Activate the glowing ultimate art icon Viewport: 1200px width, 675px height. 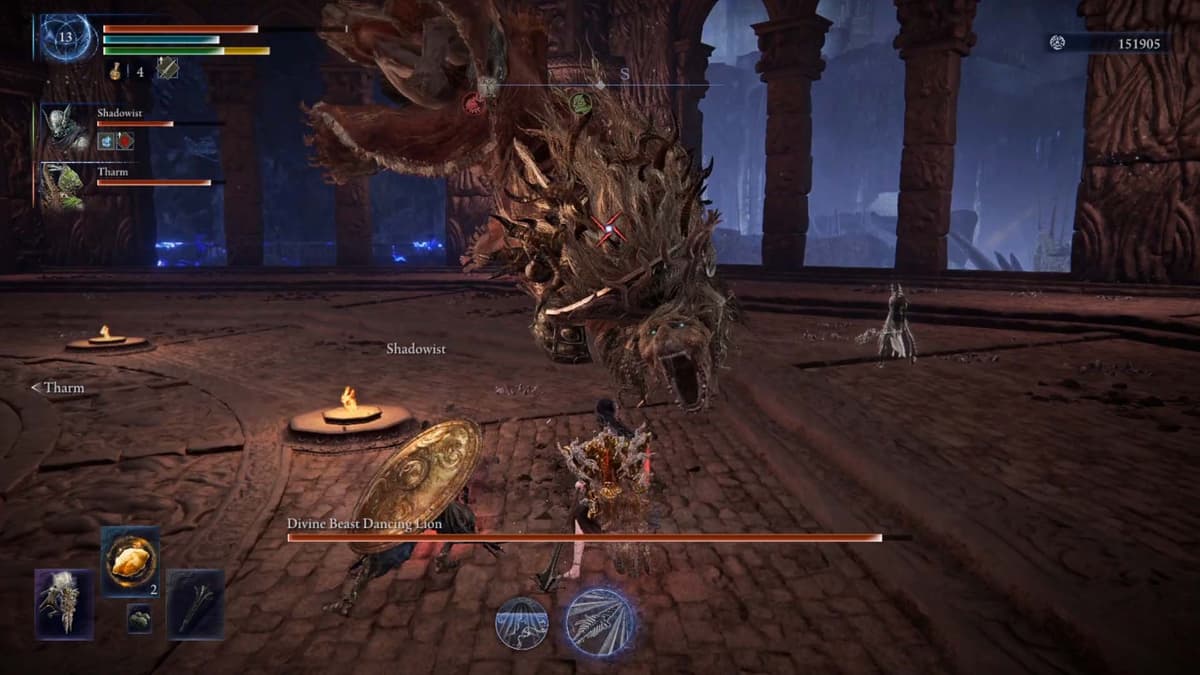[x=600, y=622]
